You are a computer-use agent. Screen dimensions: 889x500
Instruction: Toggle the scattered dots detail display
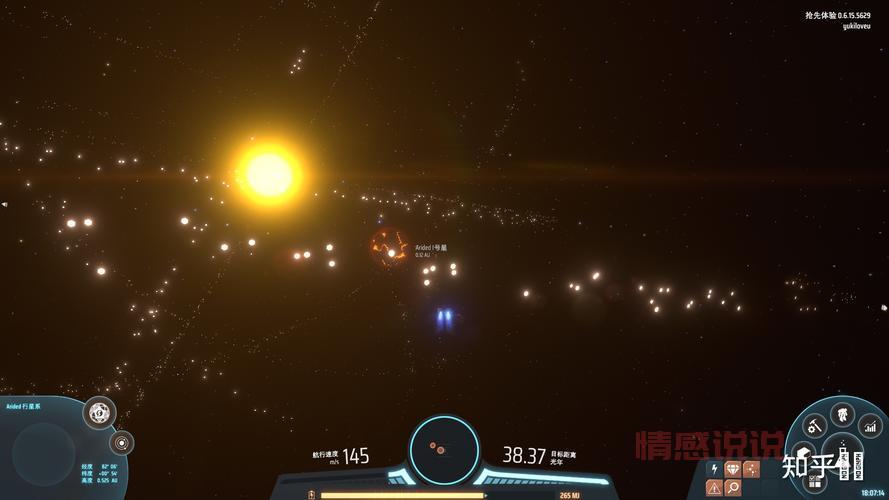point(752,468)
